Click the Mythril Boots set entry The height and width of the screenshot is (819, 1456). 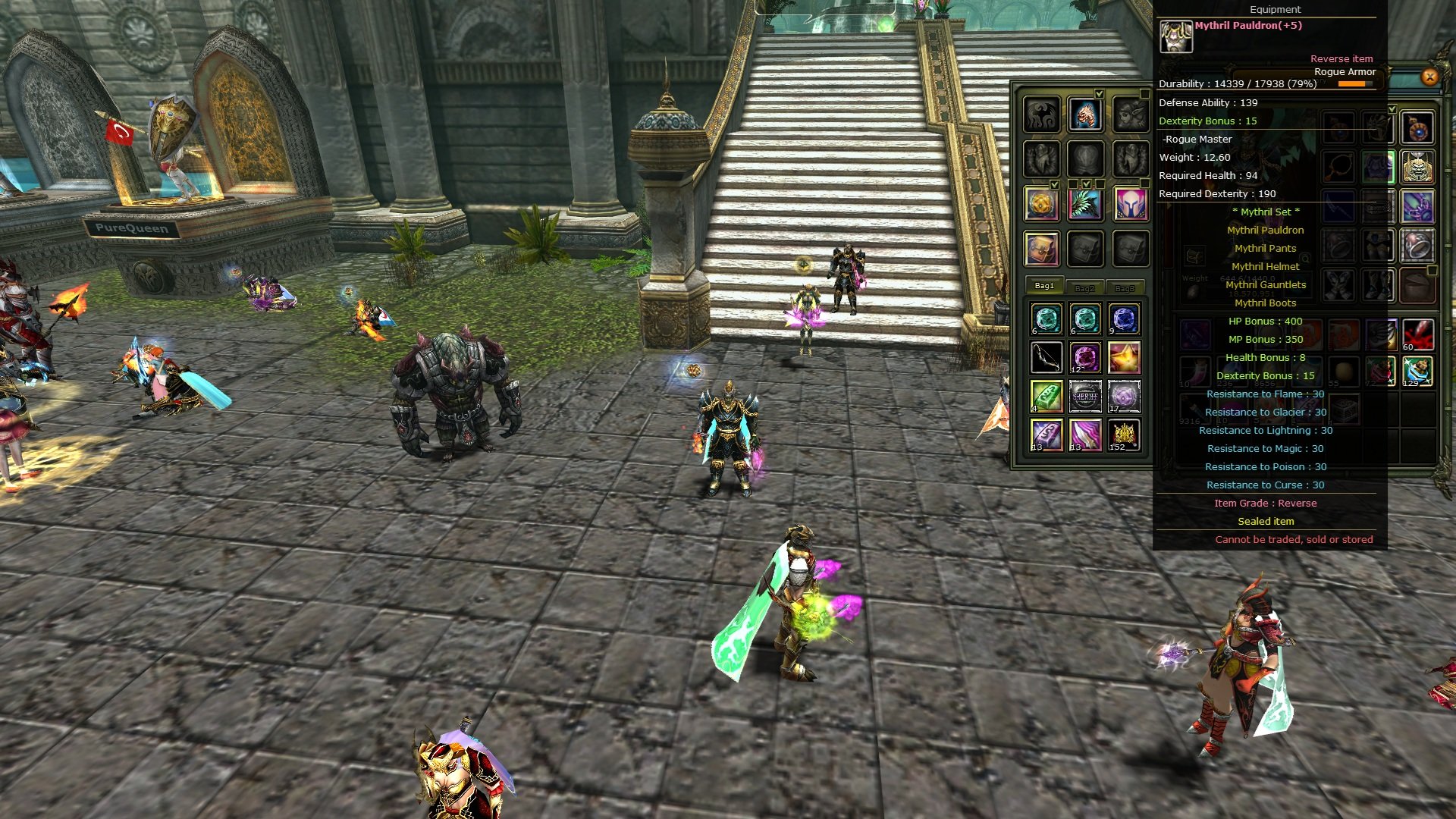coord(1265,303)
